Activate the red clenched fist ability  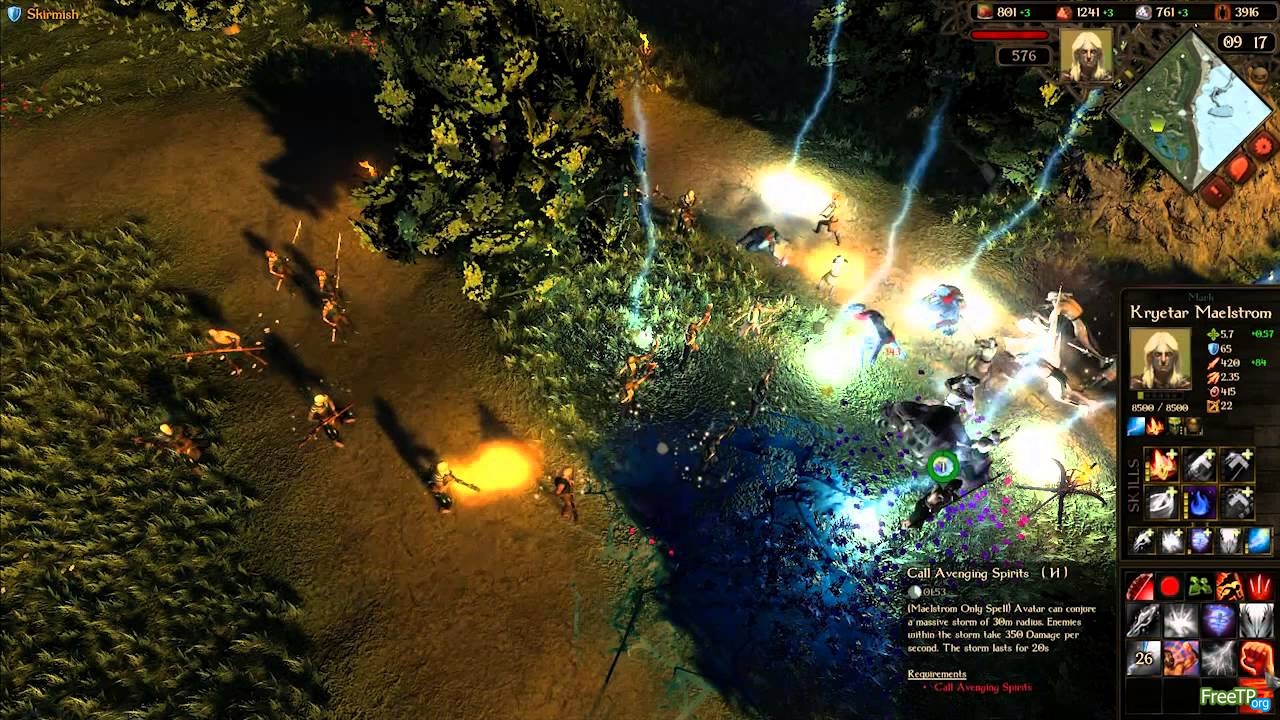click(1256, 658)
